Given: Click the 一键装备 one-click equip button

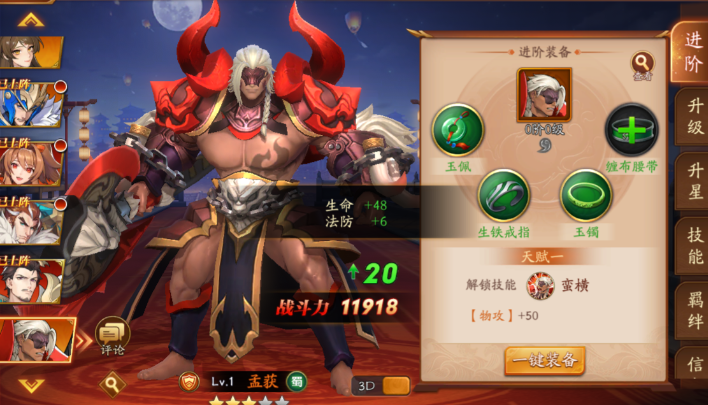Looking at the screenshot, I should click(x=544, y=360).
